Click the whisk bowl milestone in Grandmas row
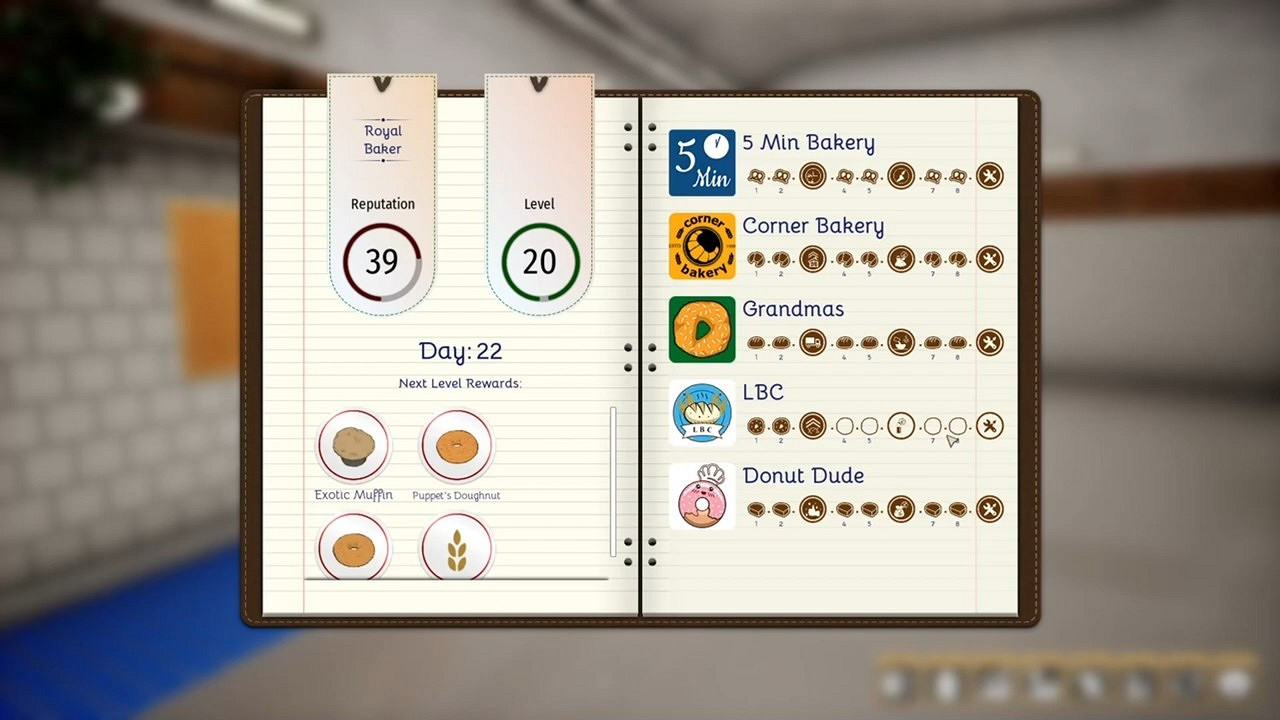Viewport: 1280px width, 720px height. click(901, 342)
